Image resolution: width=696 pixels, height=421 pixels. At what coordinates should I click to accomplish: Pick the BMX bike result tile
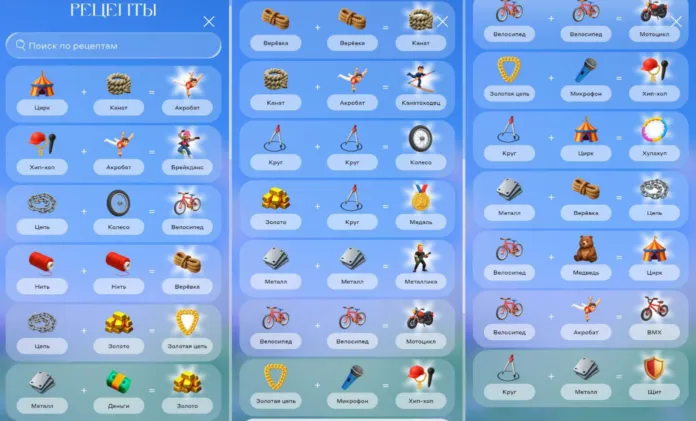tap(654, 315)
